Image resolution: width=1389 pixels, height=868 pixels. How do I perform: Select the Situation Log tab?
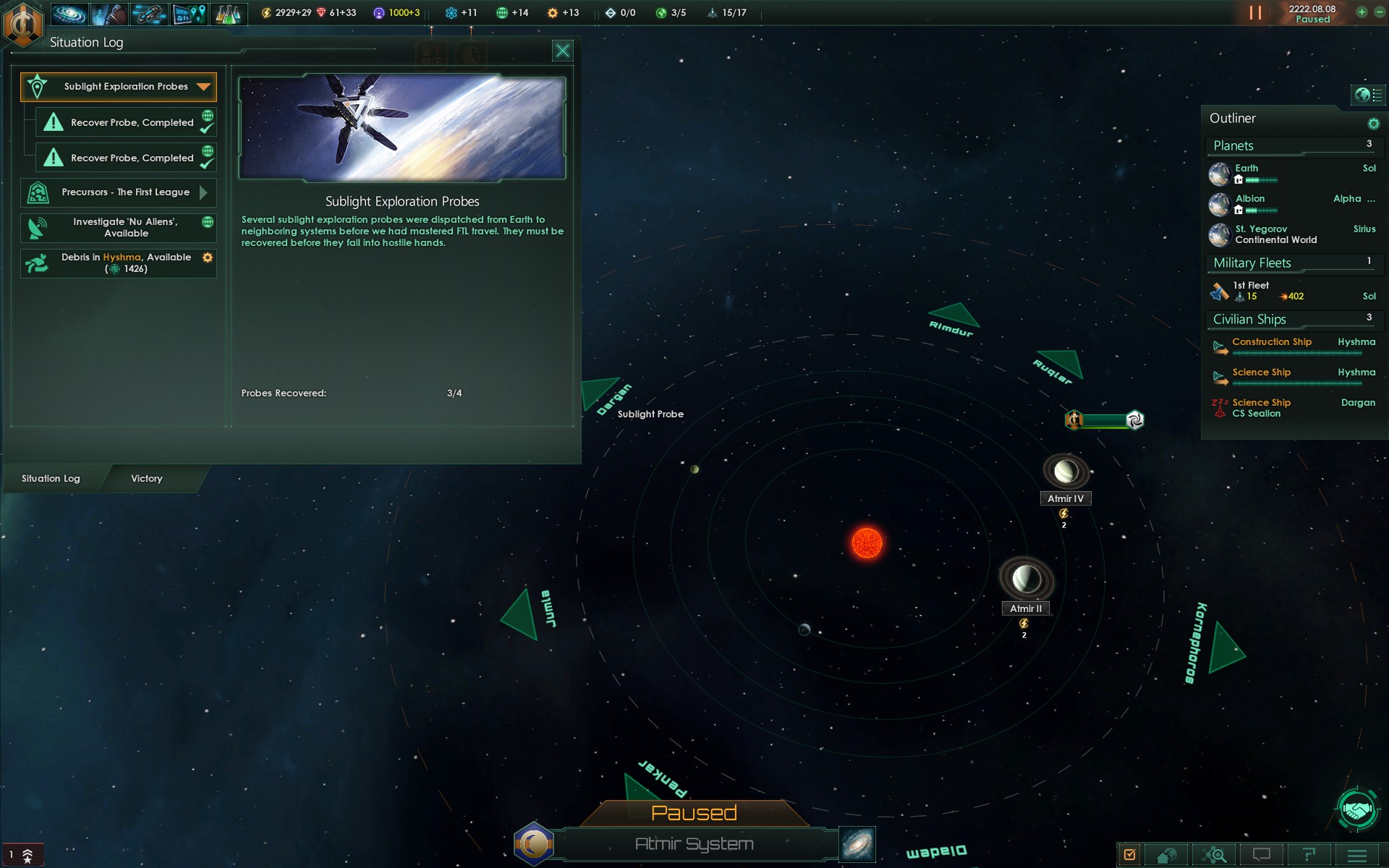click(x=49, y=478)
